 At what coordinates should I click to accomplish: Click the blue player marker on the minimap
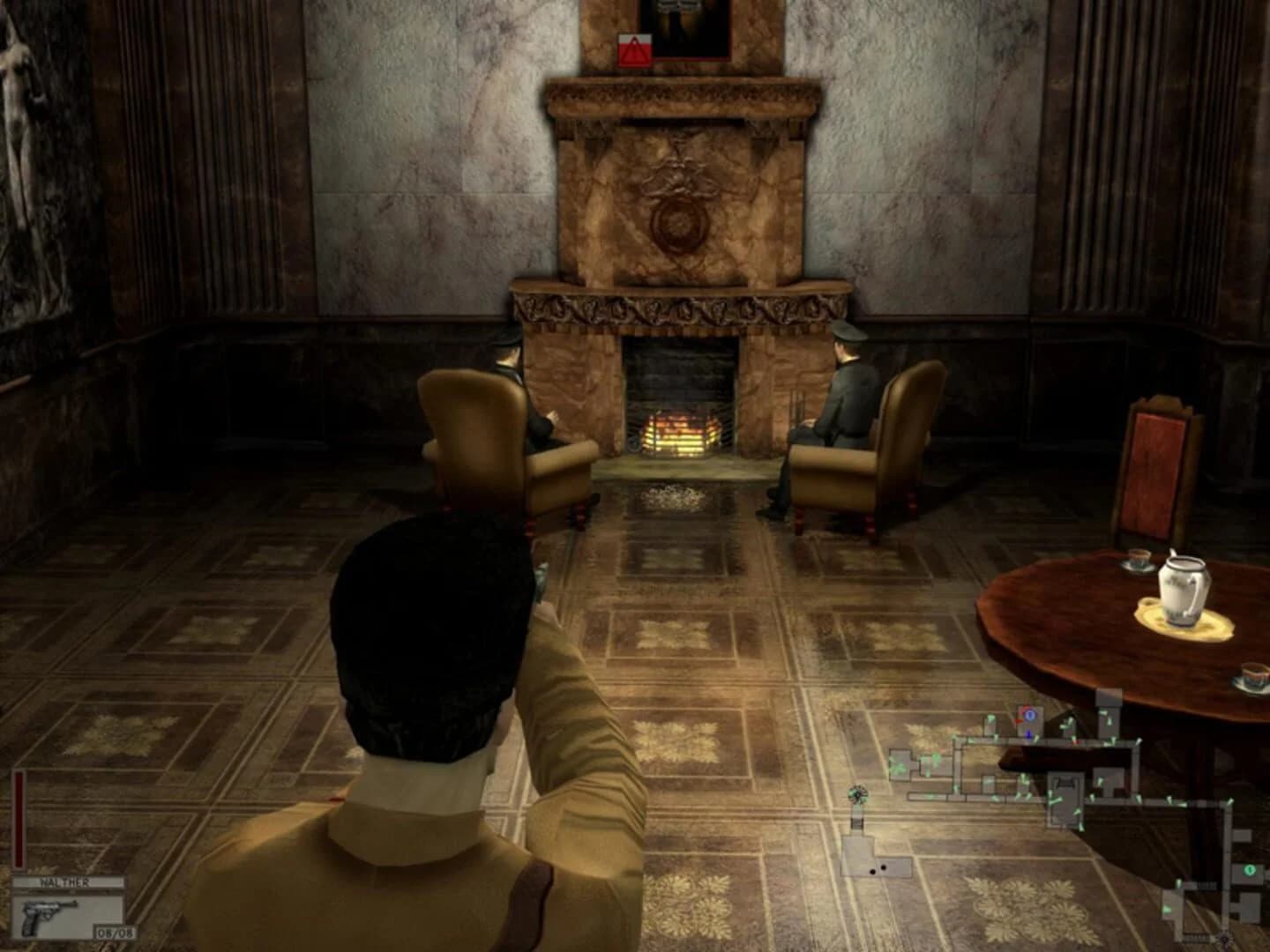pyautogui.click(x=1029, y=716)
